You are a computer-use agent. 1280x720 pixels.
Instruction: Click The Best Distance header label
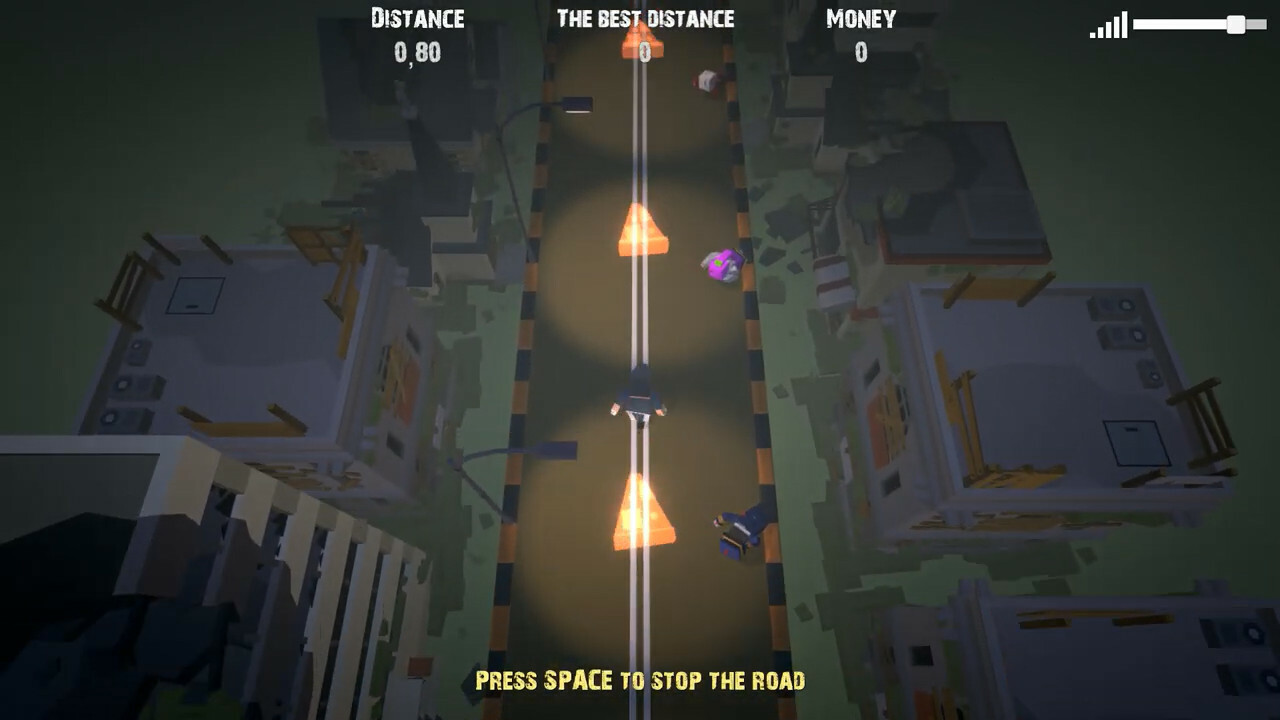click(645, 18)
